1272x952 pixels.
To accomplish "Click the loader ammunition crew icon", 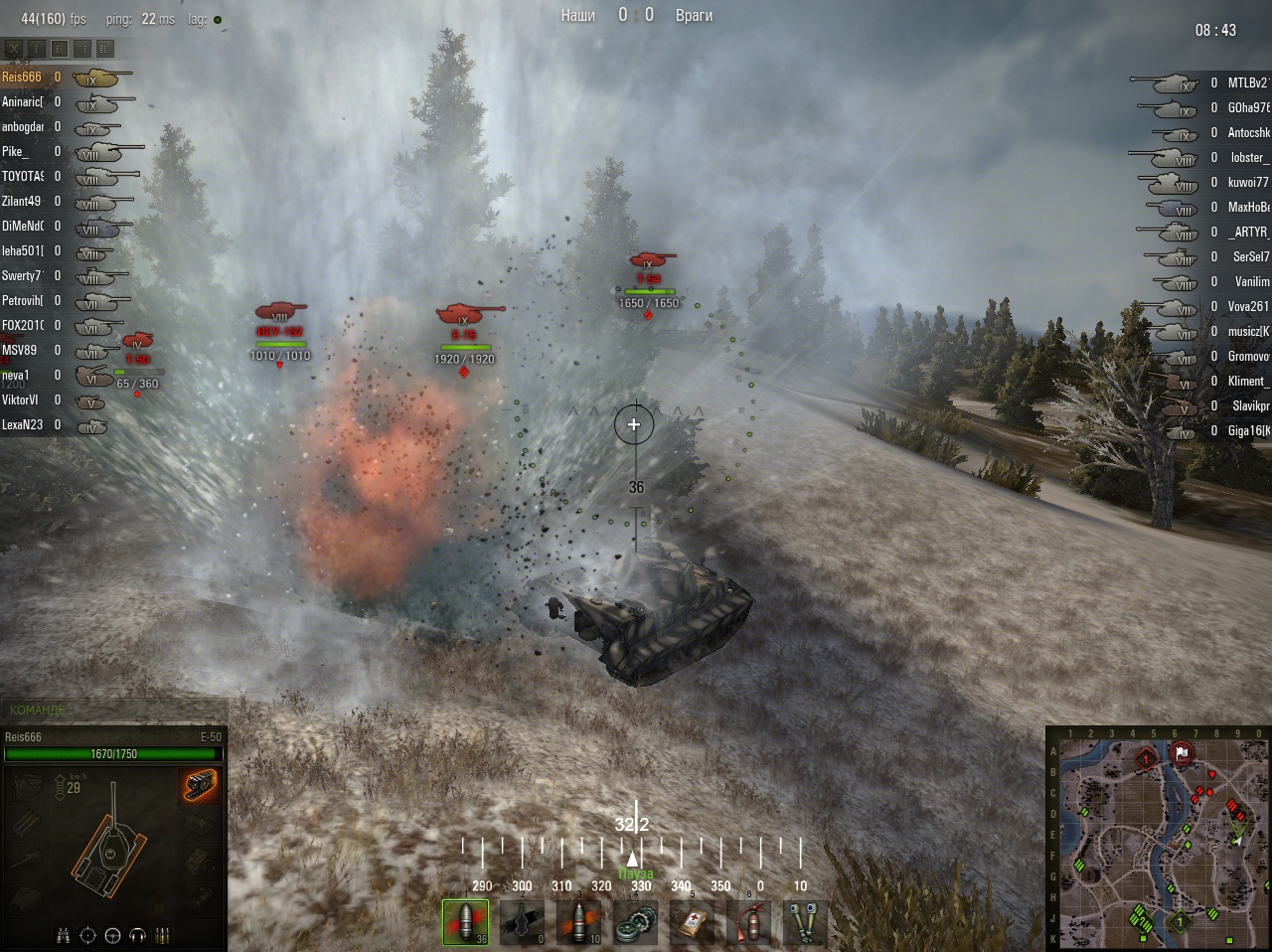I will click(162, 935).
